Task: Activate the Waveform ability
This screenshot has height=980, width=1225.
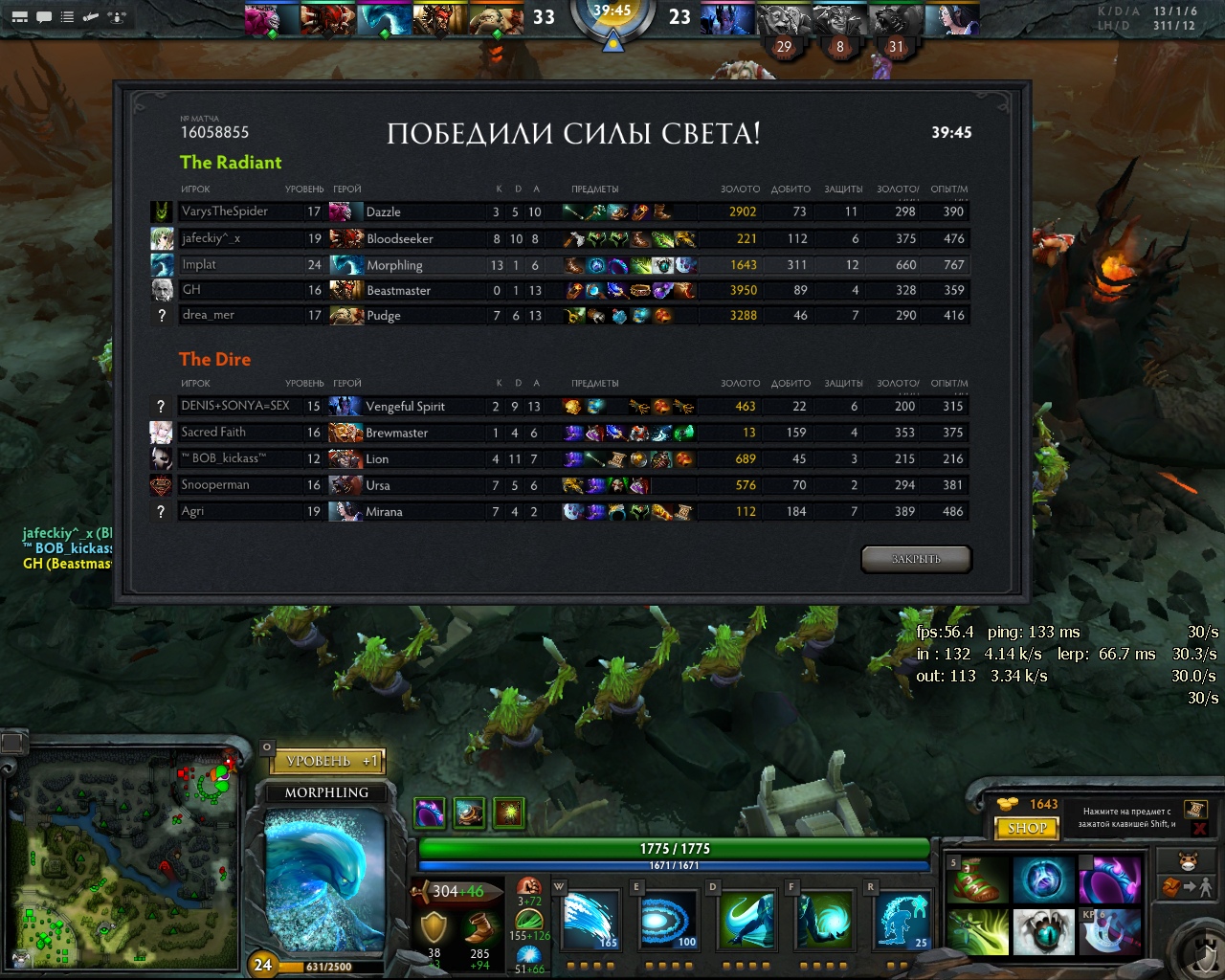Action: tap(590, 920)
